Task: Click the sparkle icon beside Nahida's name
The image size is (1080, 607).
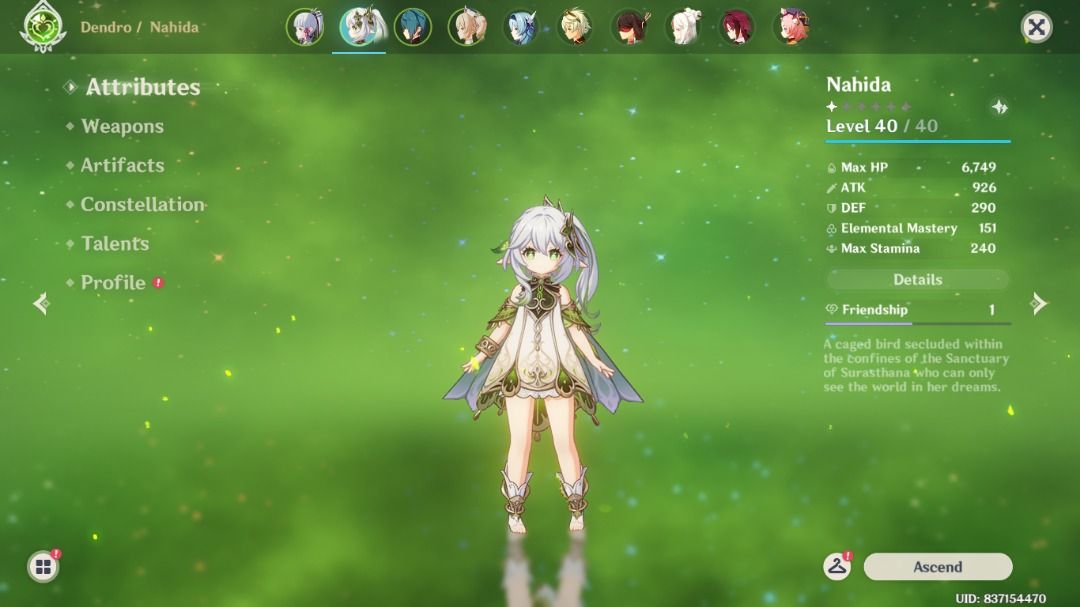Action: [x=998, y=107]
